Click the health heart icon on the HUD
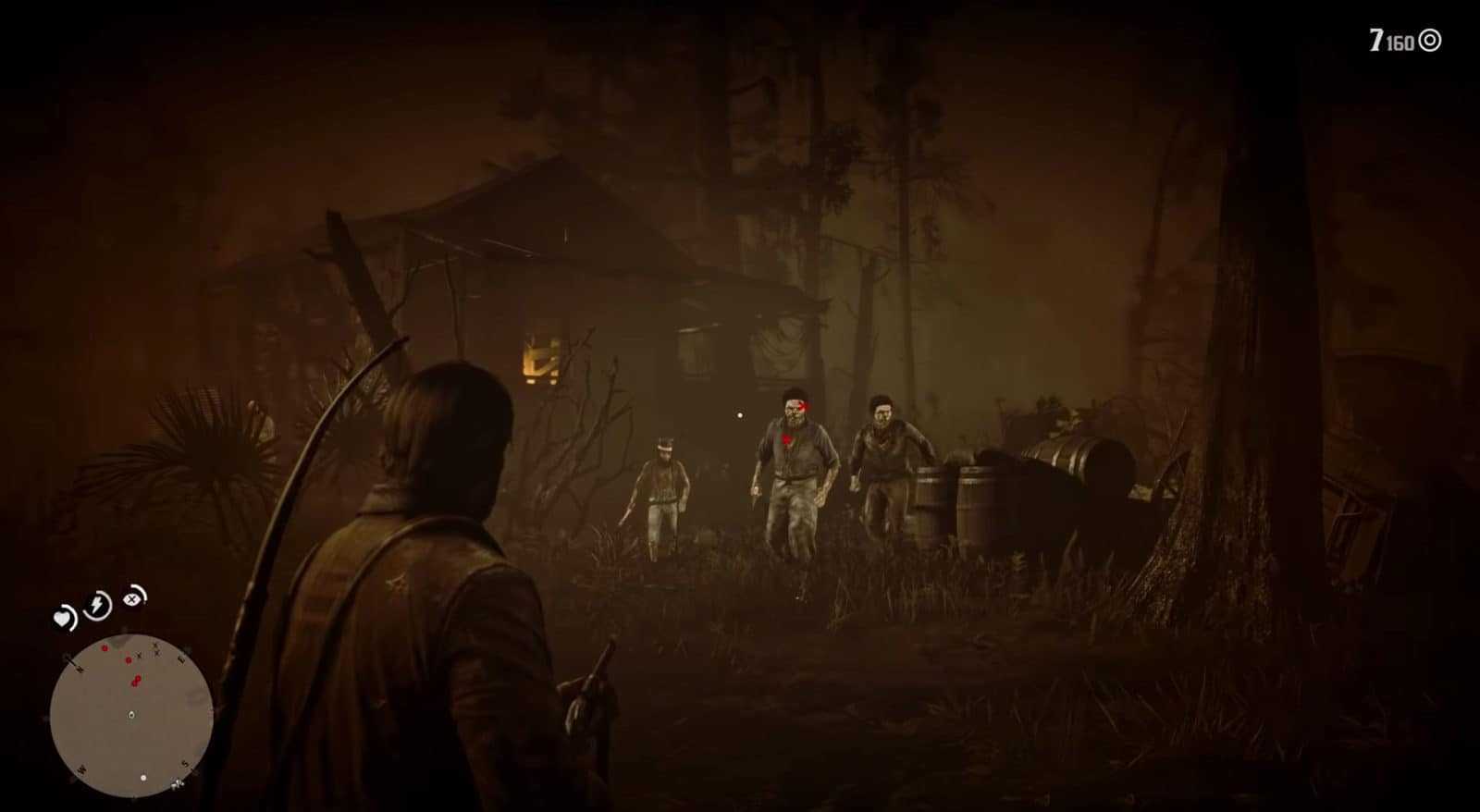This screenshot has width=1480, height=812. tap(63, 617)
